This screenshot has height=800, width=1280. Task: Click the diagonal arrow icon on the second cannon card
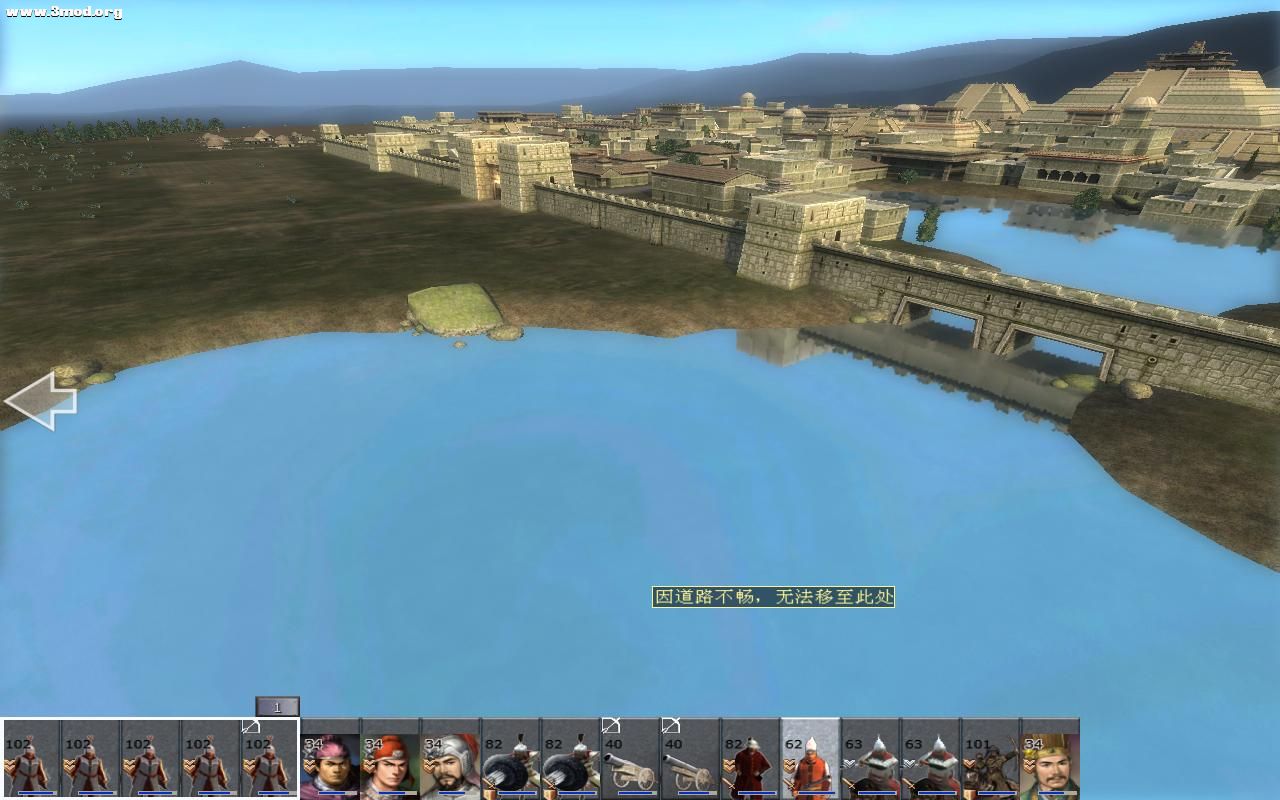point(670,723)
